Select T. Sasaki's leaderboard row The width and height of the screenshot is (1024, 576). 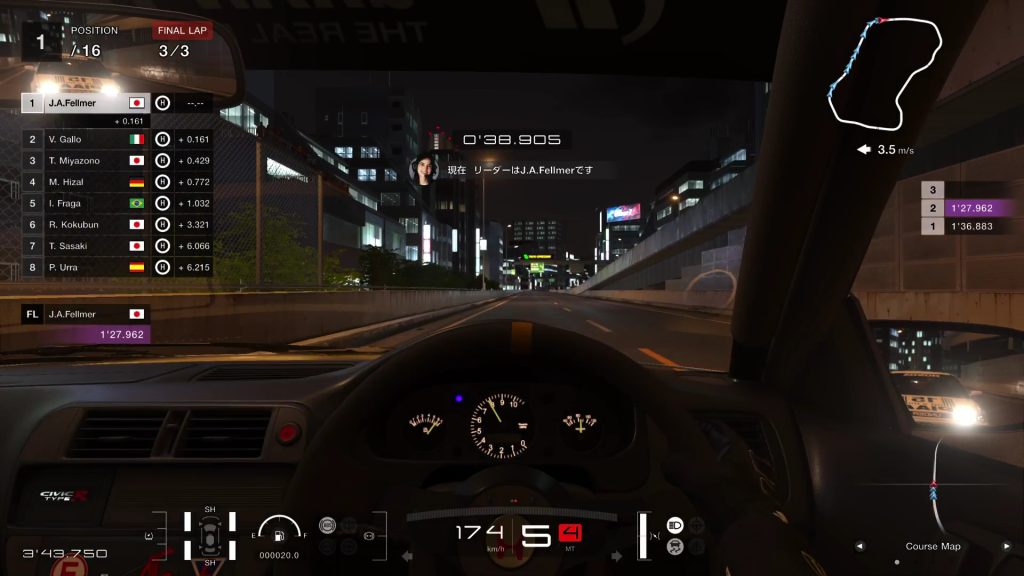[85, 245]
